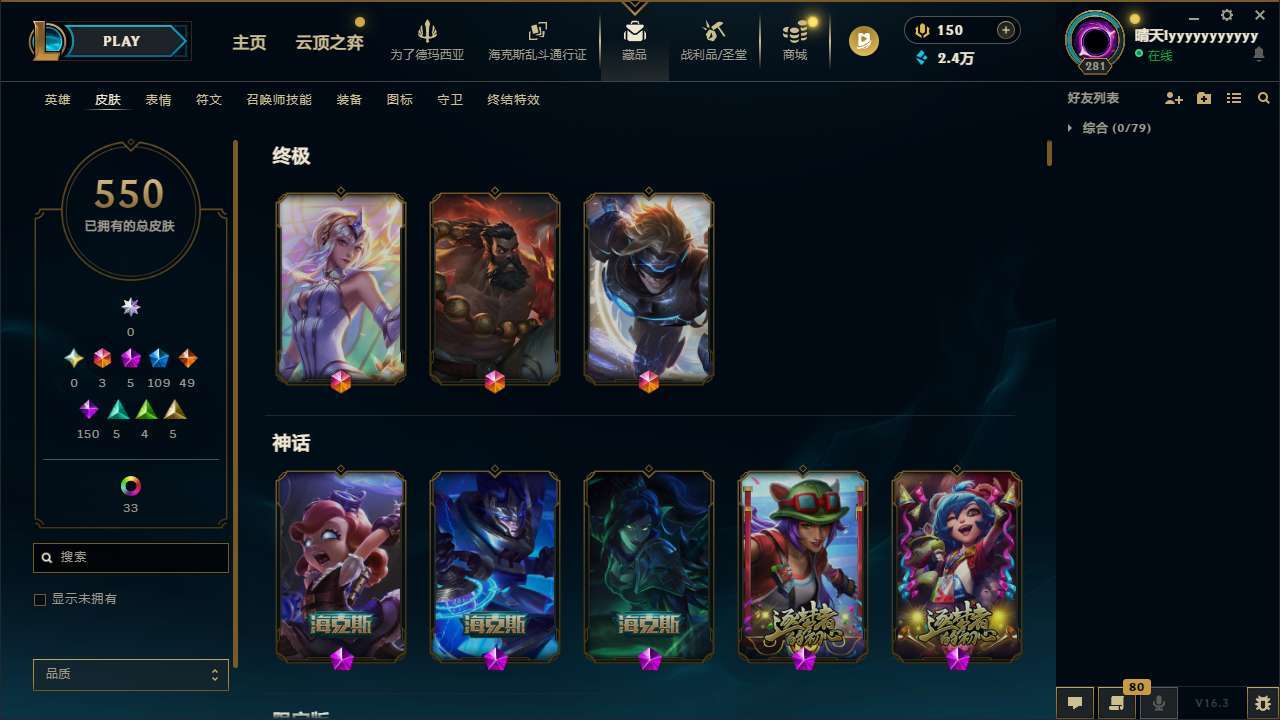Toggle the microphone in the bottom bar

point(1158,702)
